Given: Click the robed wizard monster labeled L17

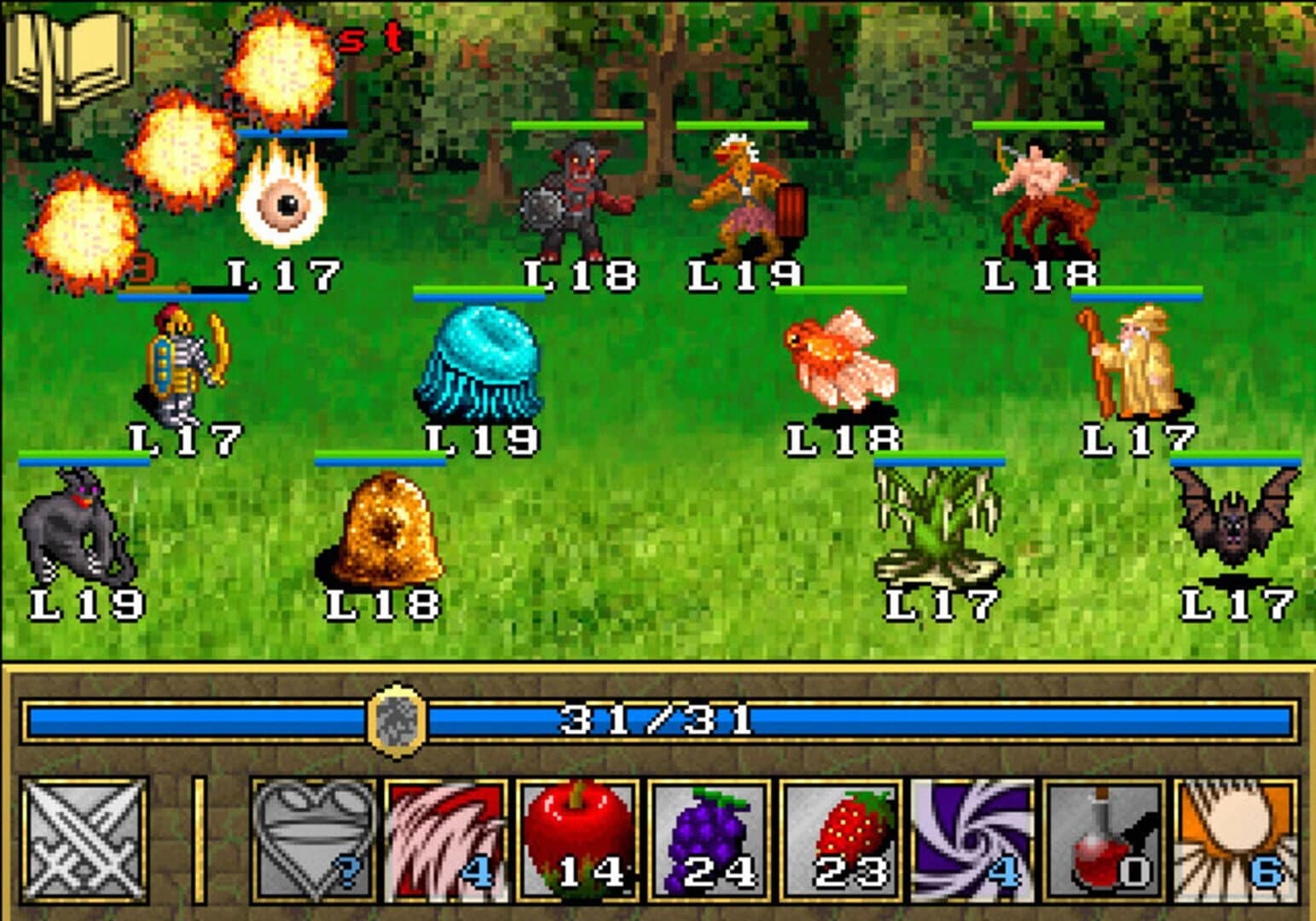Looking at the screenshot, I should pyautogui.click(x=1143, y=362).
